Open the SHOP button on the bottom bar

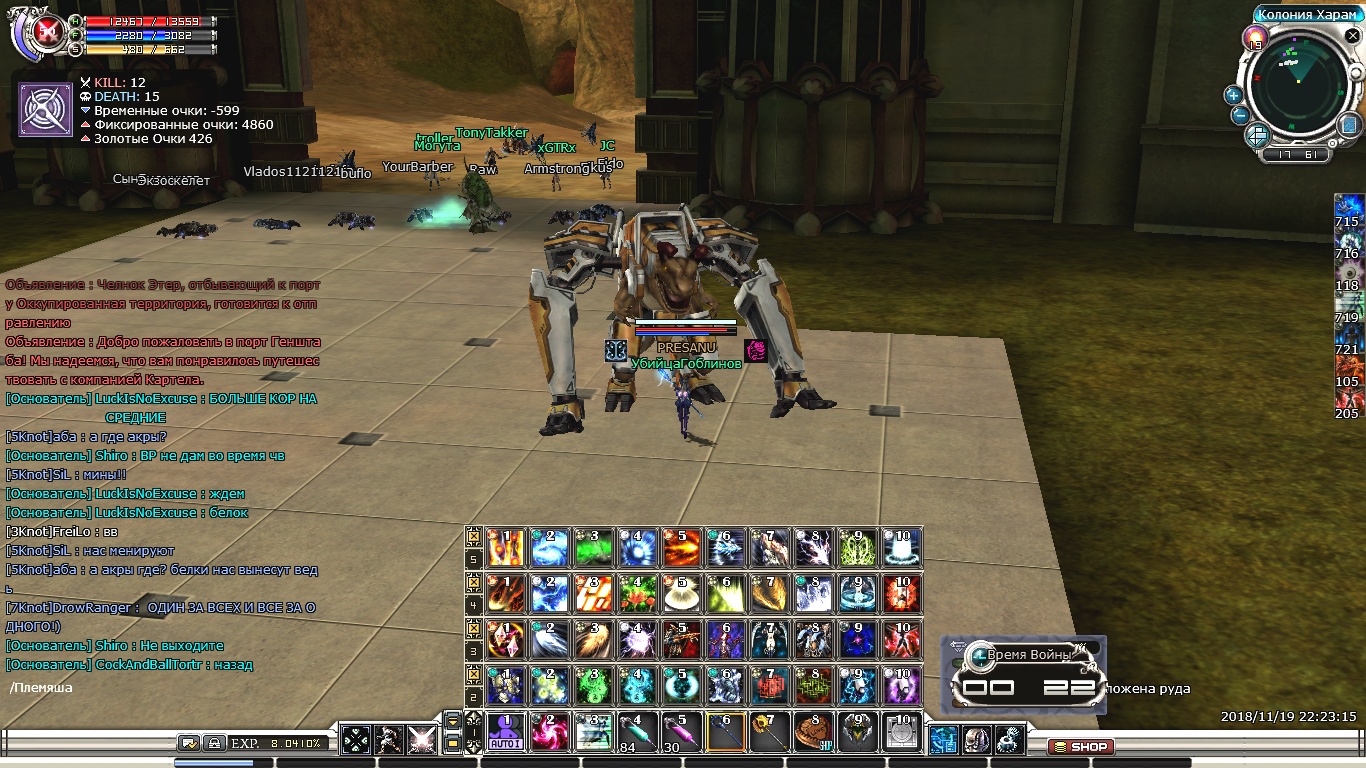[x=1080, y=747]
